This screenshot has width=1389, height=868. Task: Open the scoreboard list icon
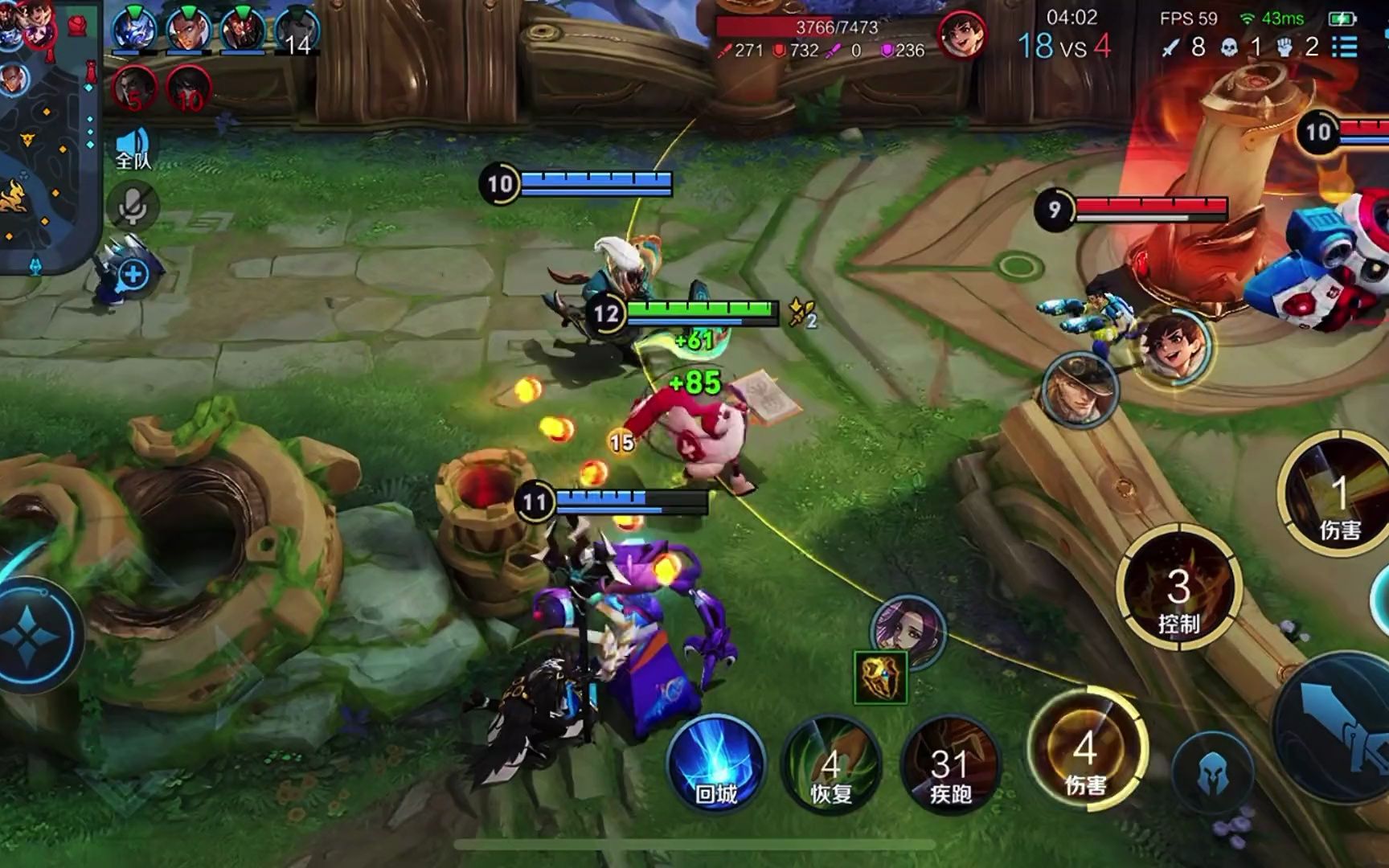click(x=1345, y=47)
